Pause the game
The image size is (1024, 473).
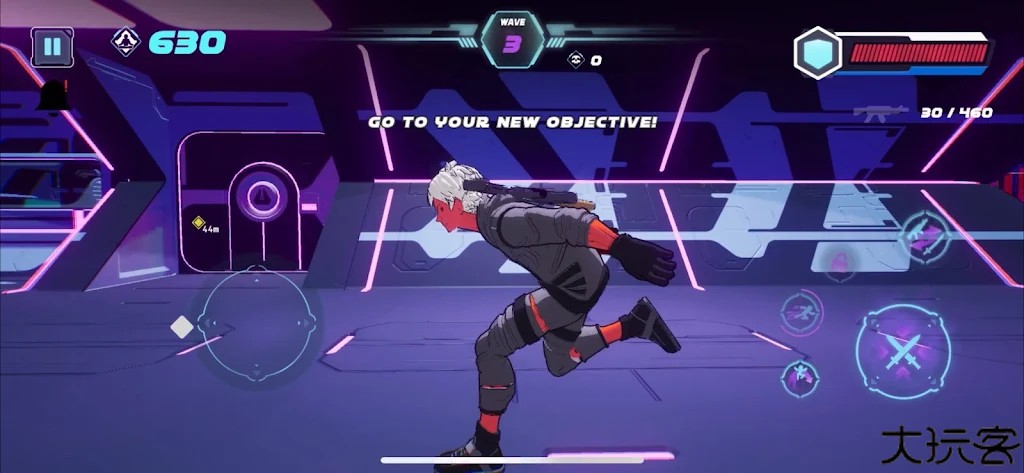[x=52, y=46]
